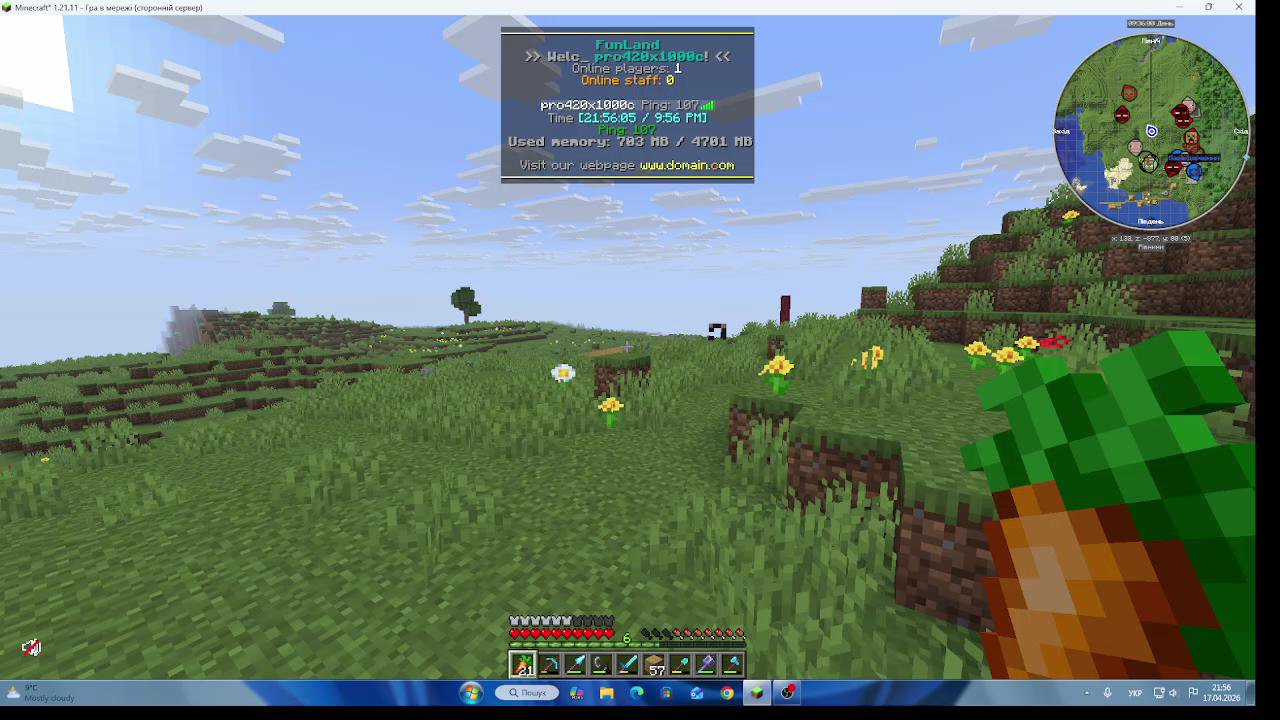Screen dimensions: 1280x720
Task: Select the carrot stack in hotbar slot one
Action: tap(523, 664)
